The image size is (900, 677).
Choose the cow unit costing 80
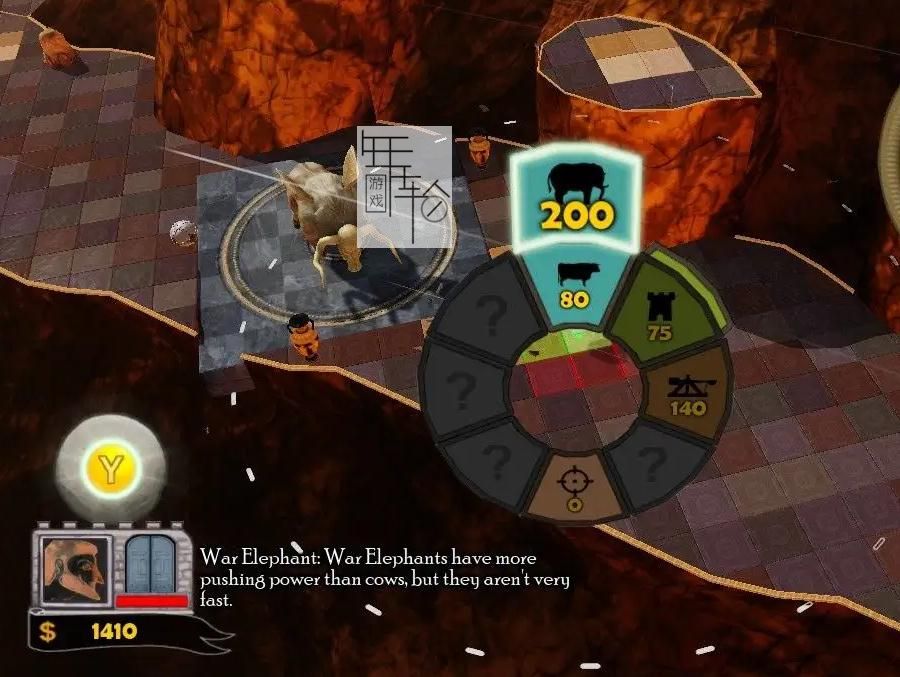572,285
